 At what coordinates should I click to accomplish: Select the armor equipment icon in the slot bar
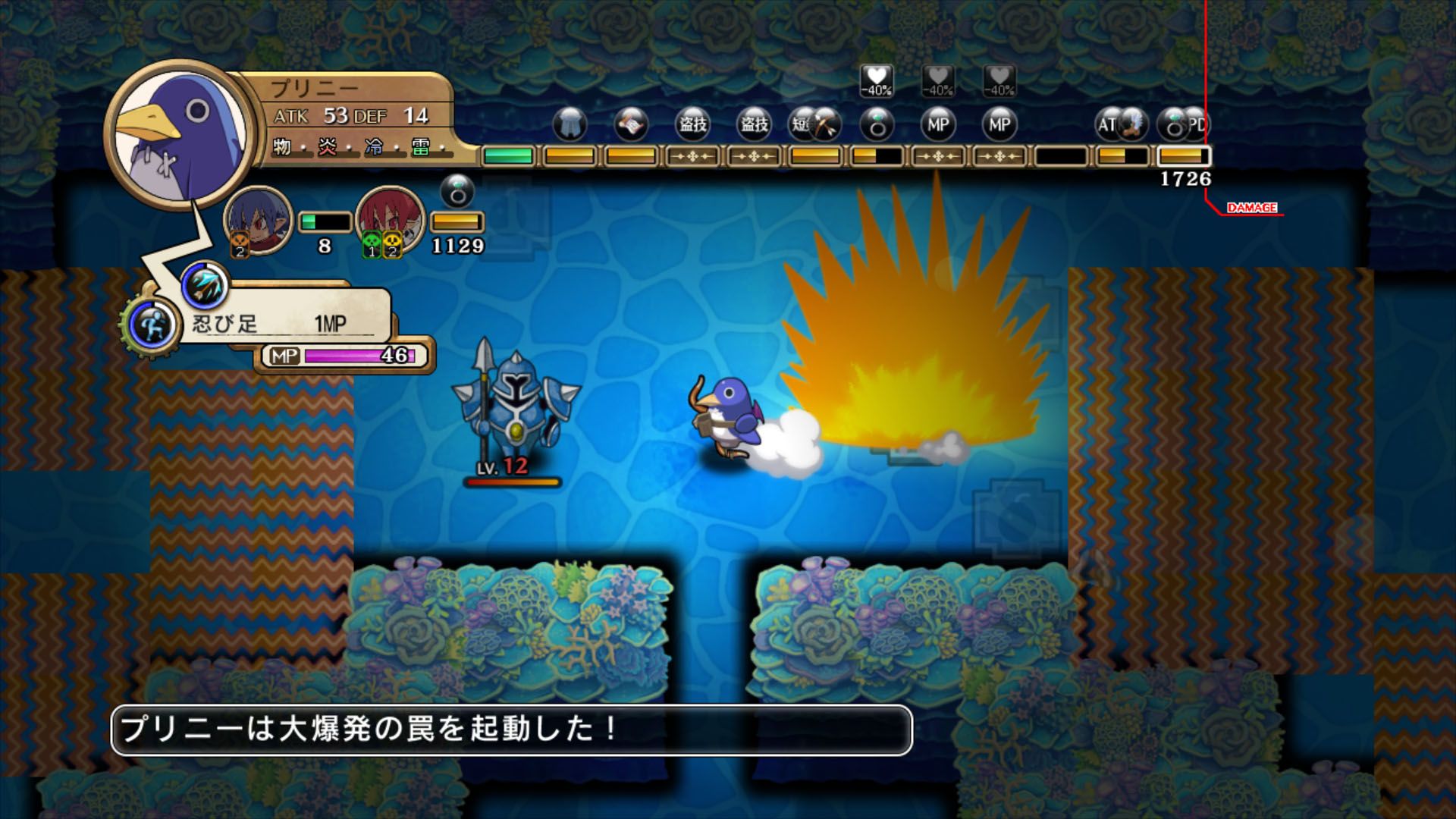coord(571,125)
